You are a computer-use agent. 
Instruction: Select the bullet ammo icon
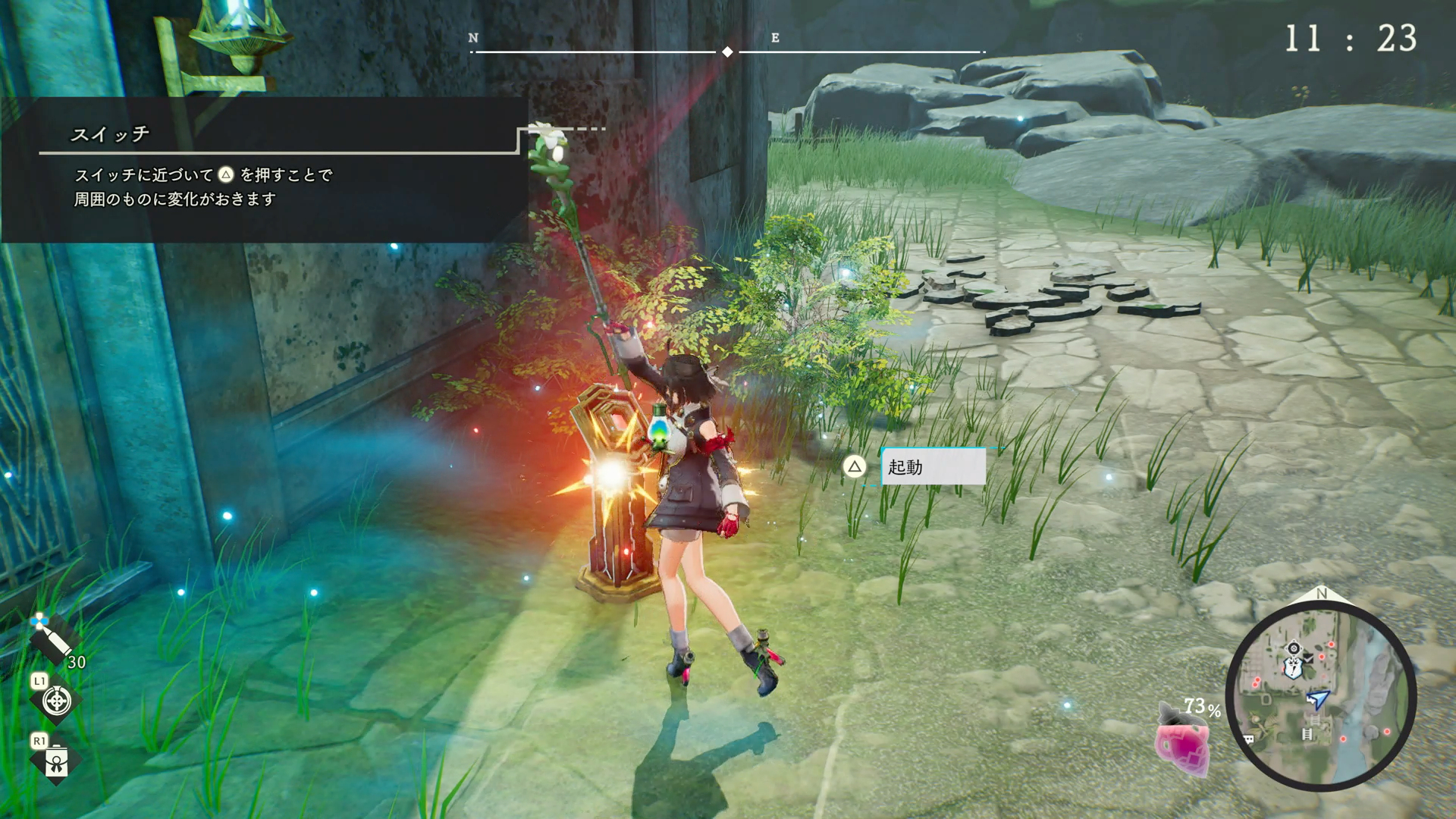tap(51, 639)
